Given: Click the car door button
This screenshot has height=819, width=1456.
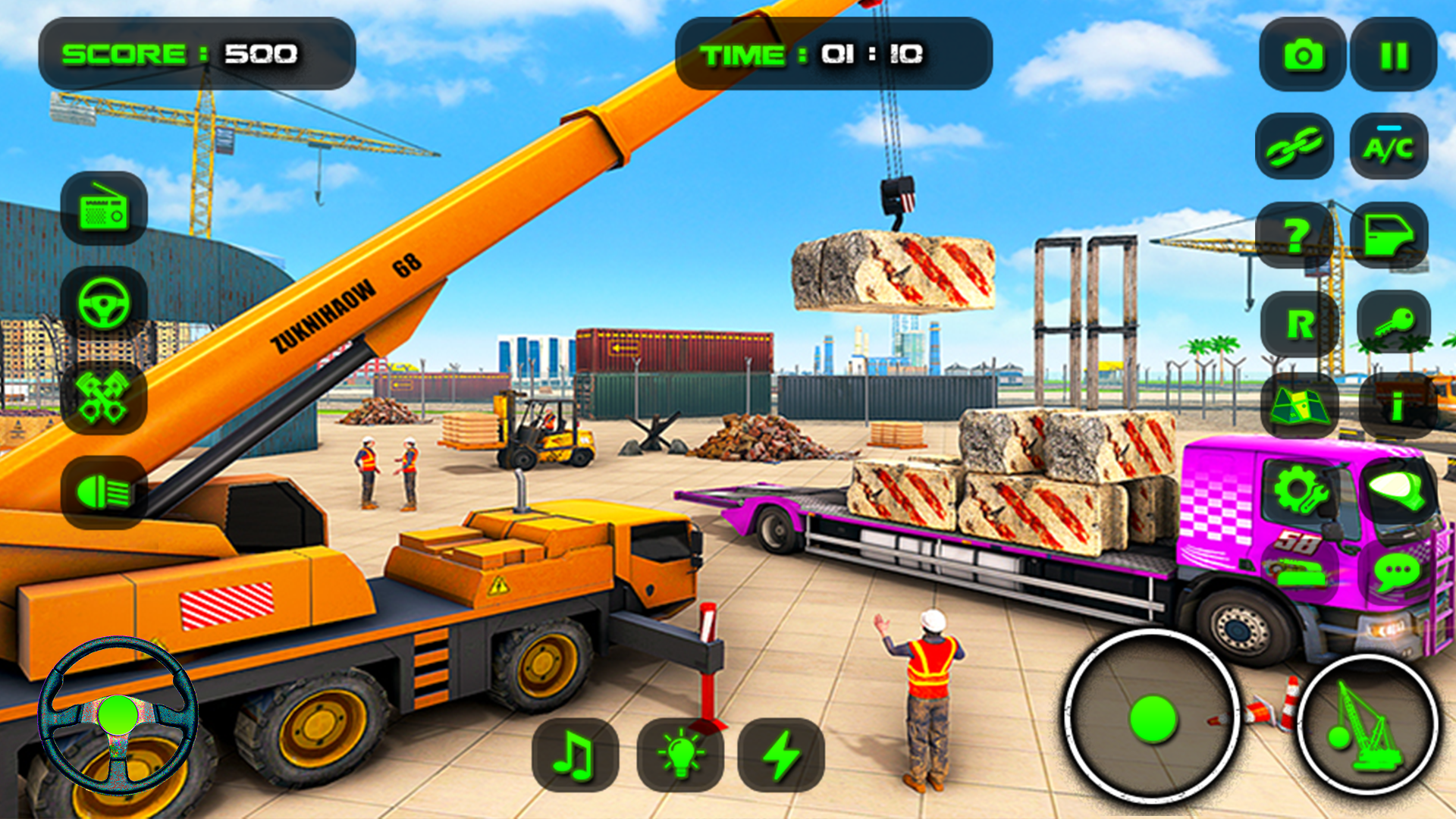Looking at the screenshot, I should [x=1389, y=236].
